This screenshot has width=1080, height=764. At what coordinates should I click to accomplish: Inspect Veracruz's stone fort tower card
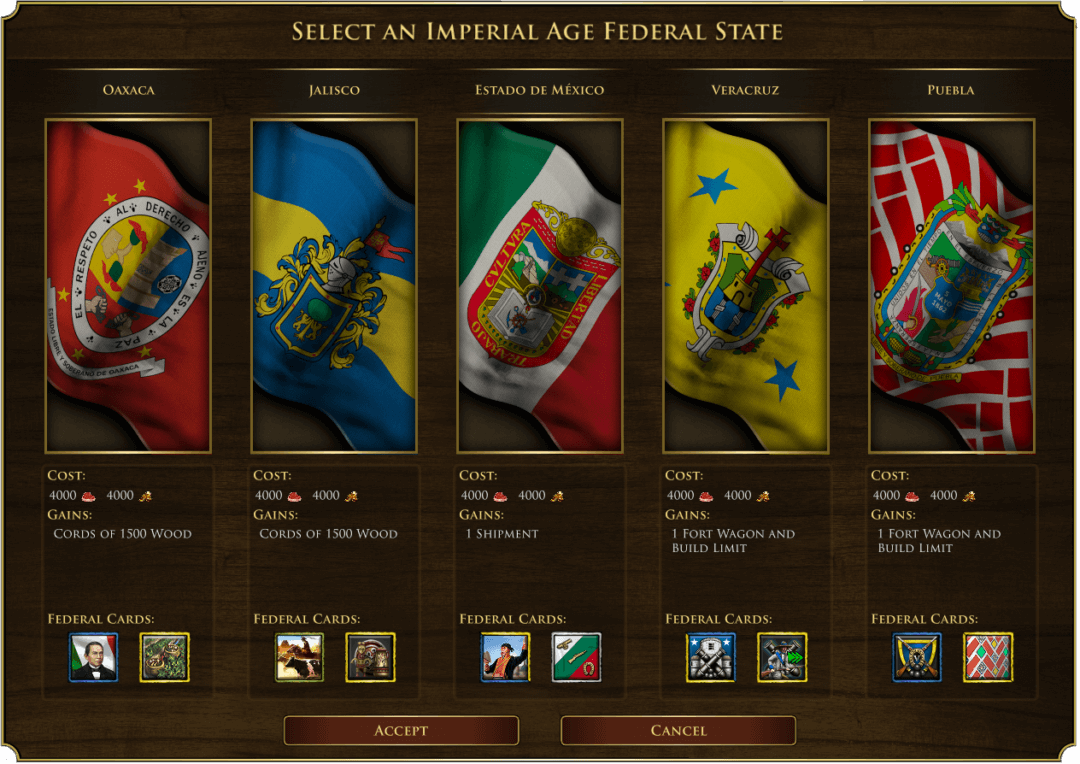tap(711, 657)
